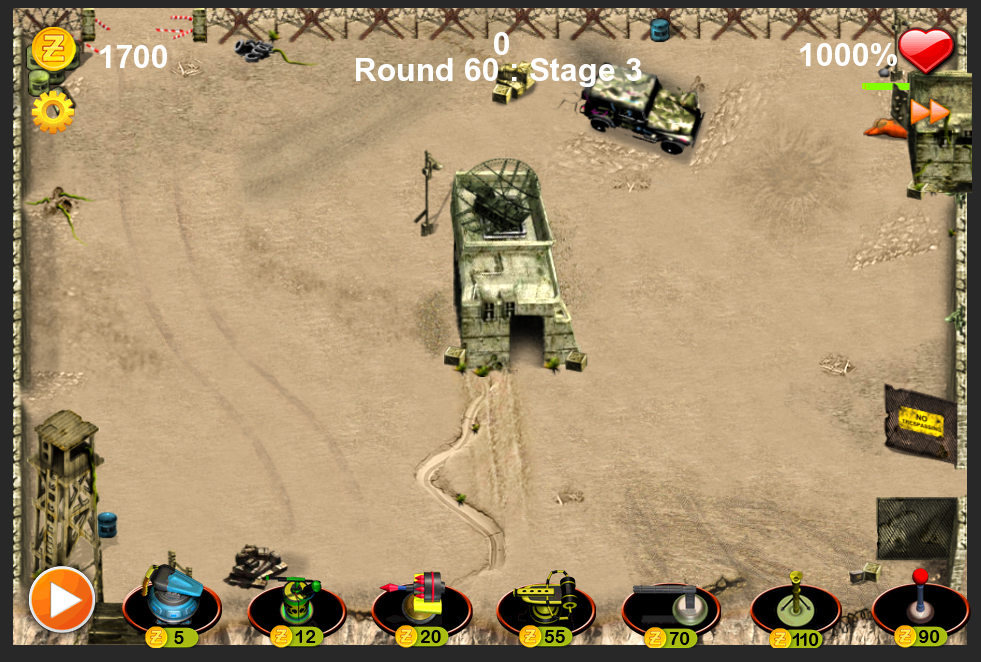
Task: Select the red-tipped tower costing 90
Action: click(920, 601)
